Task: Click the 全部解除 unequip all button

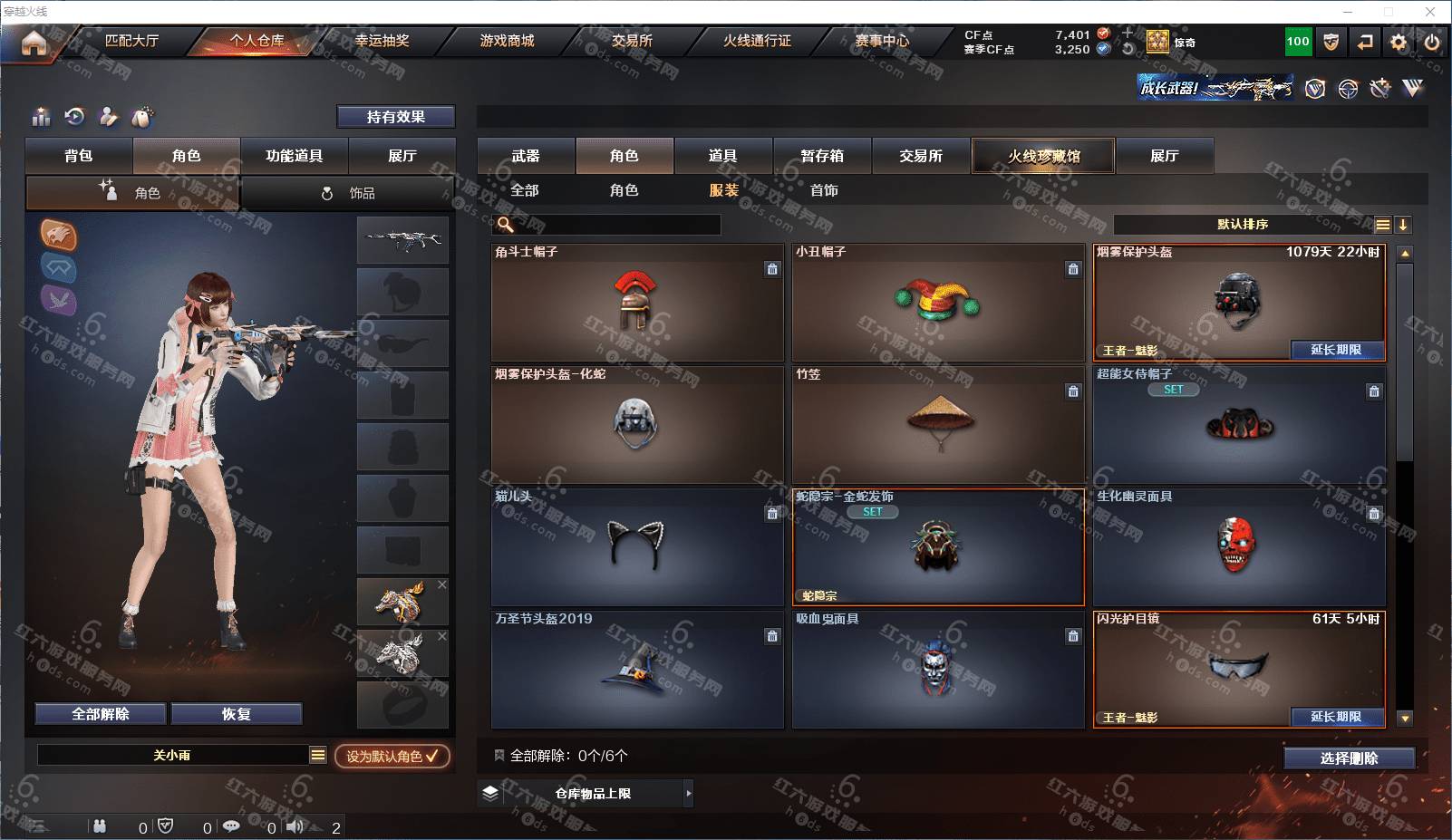Action: pos(101,714)
